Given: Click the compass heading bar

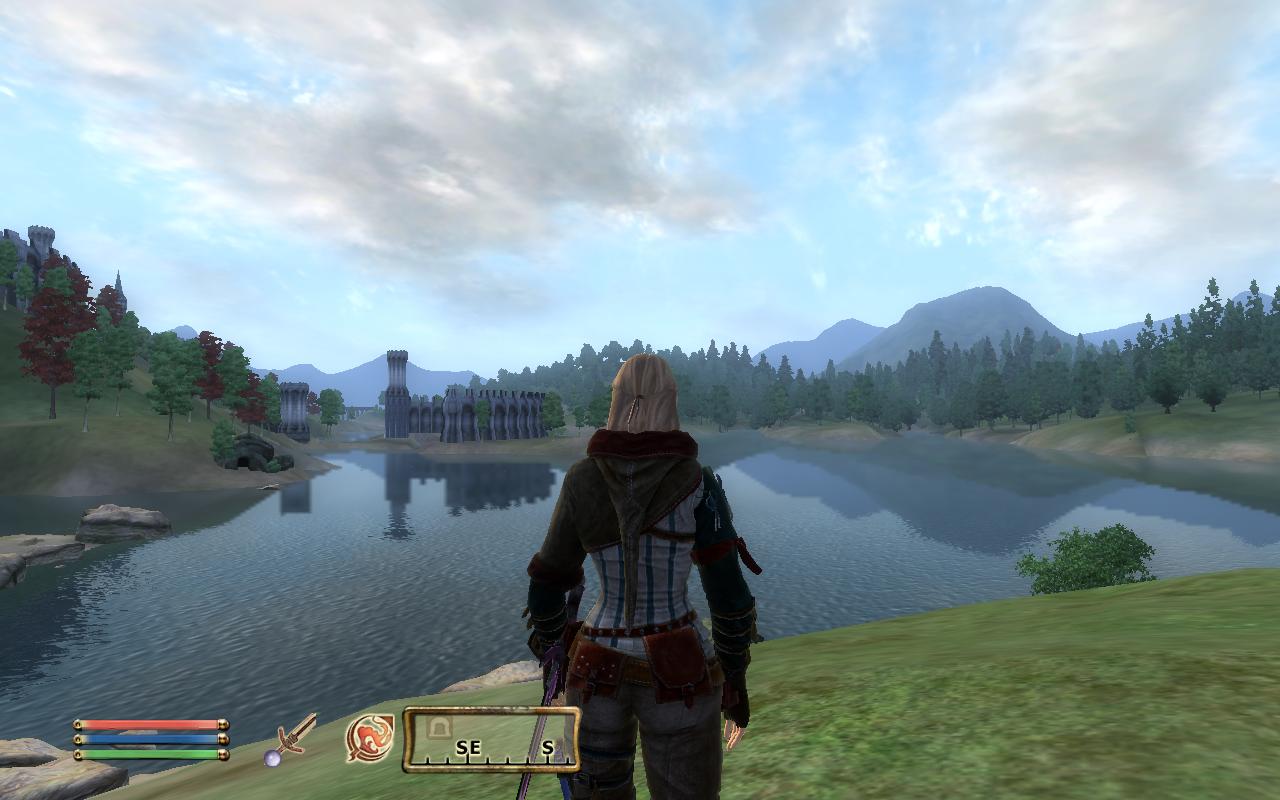Looking at the screenshot, I should pos(491,740).
